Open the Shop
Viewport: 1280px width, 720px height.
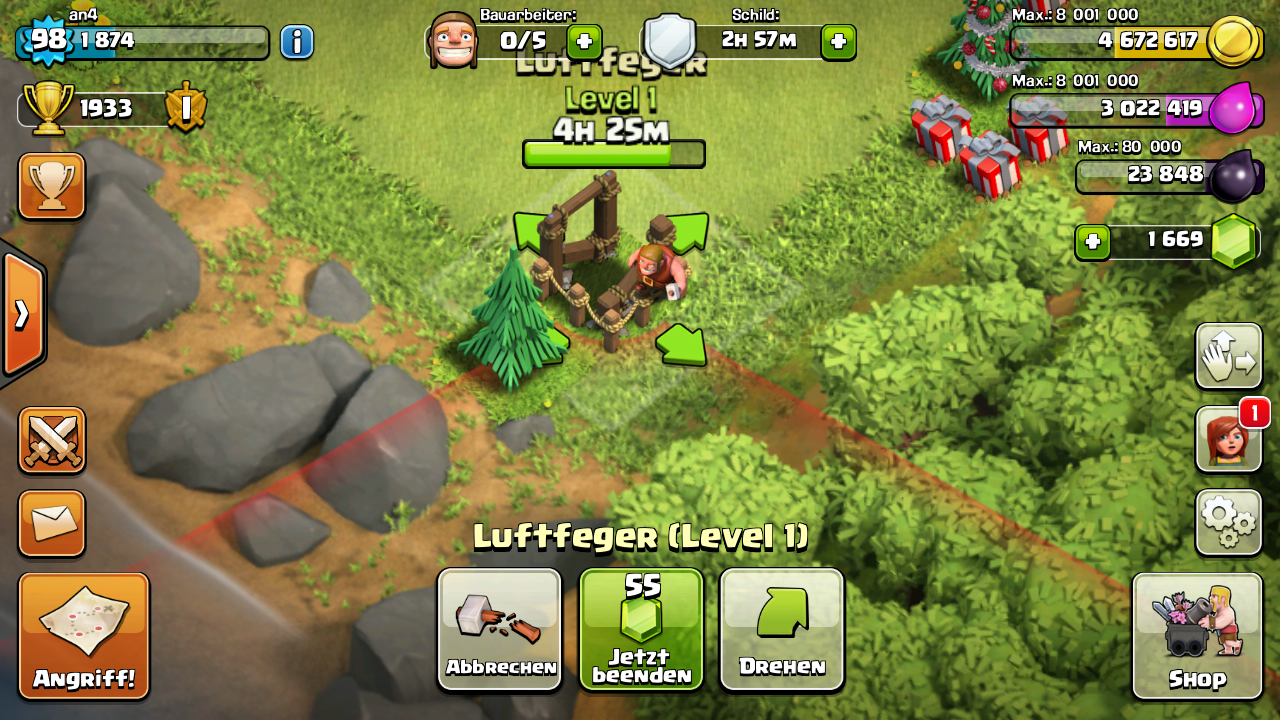point(1197,636)
